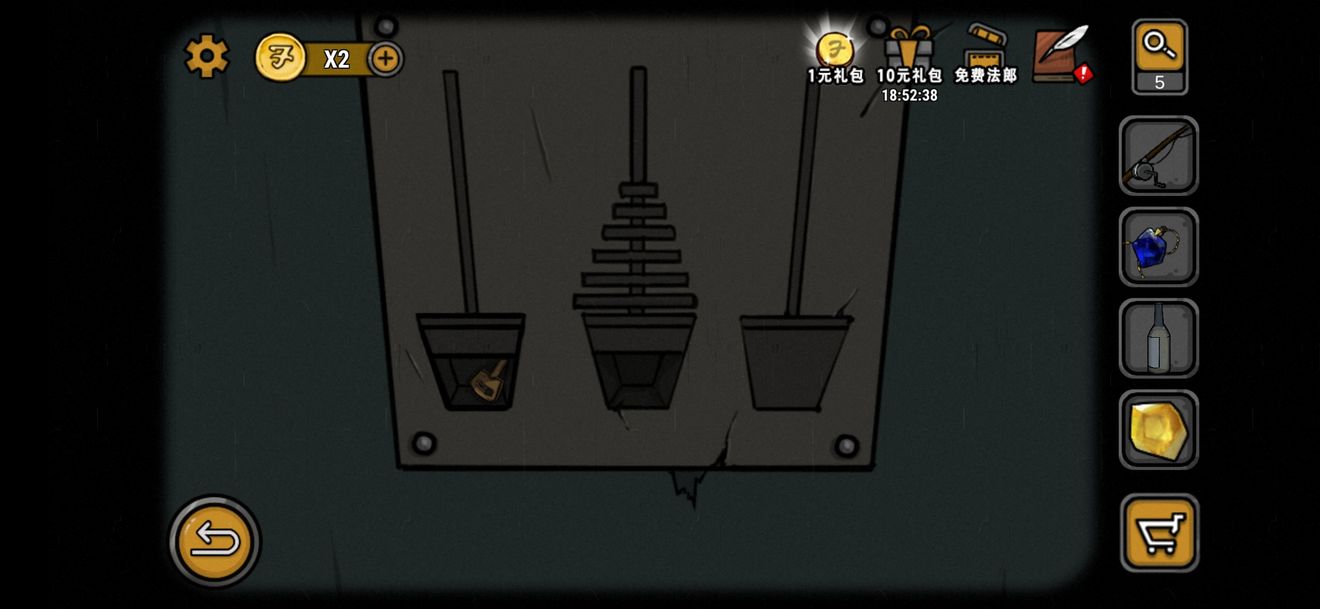This screenshot has width=1320, height=609.
Task: Use the magnifying glass hint button
Action: coord(1160,48)
